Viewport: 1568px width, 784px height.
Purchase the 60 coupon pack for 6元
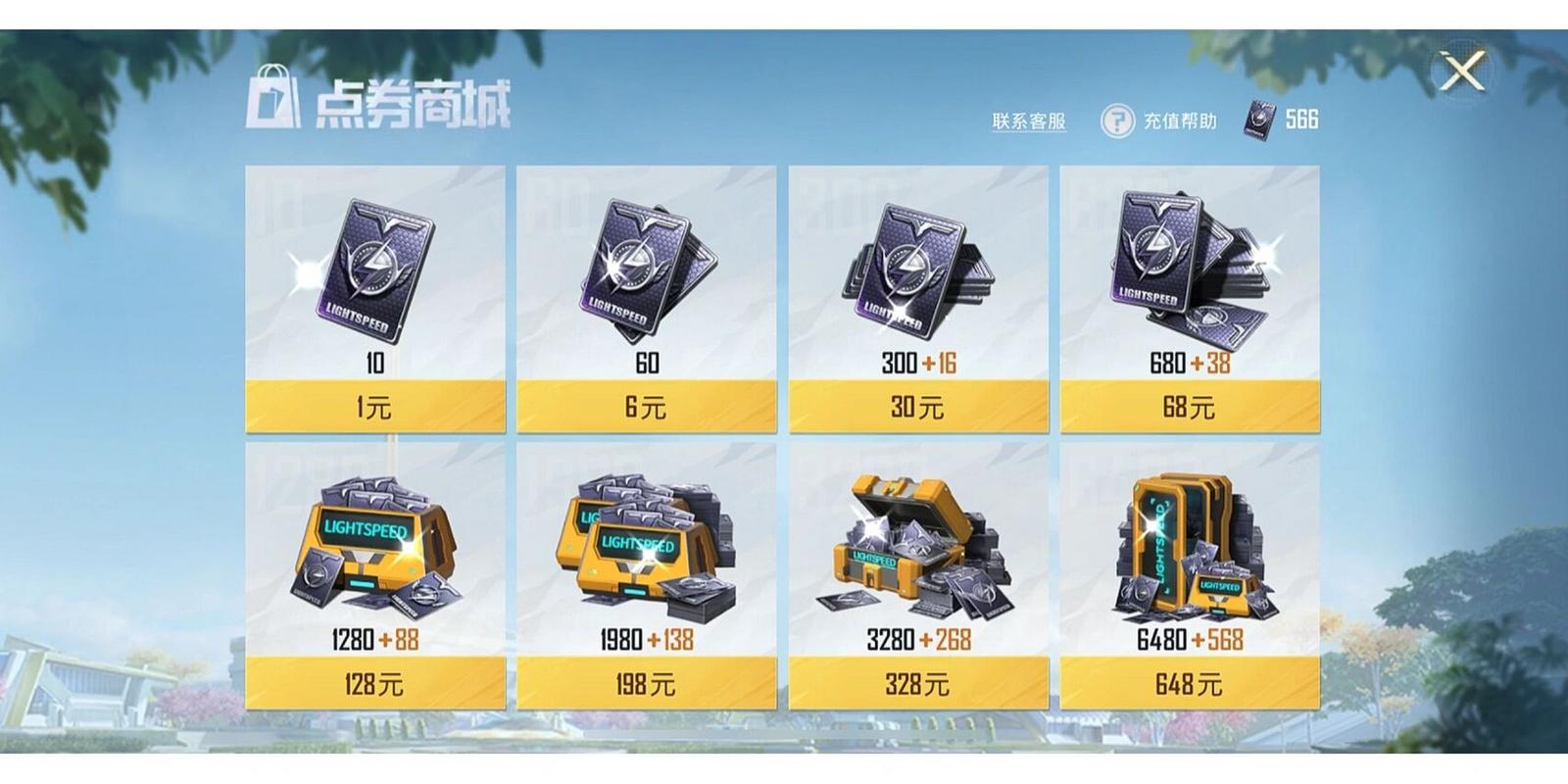click(x=646, y=406)
